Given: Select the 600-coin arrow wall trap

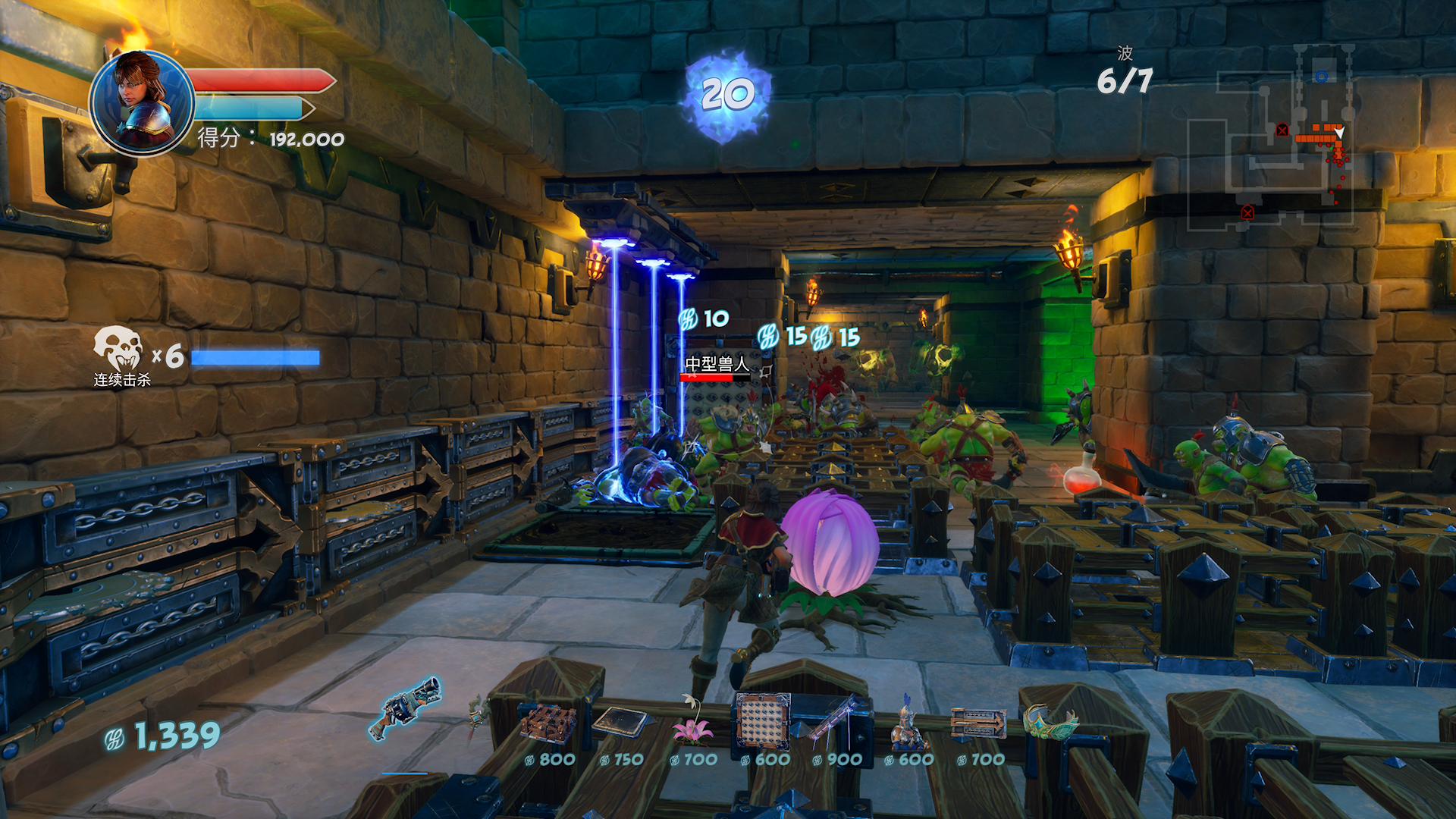Looking at the screenshot, I should click(x=763, y=722).
